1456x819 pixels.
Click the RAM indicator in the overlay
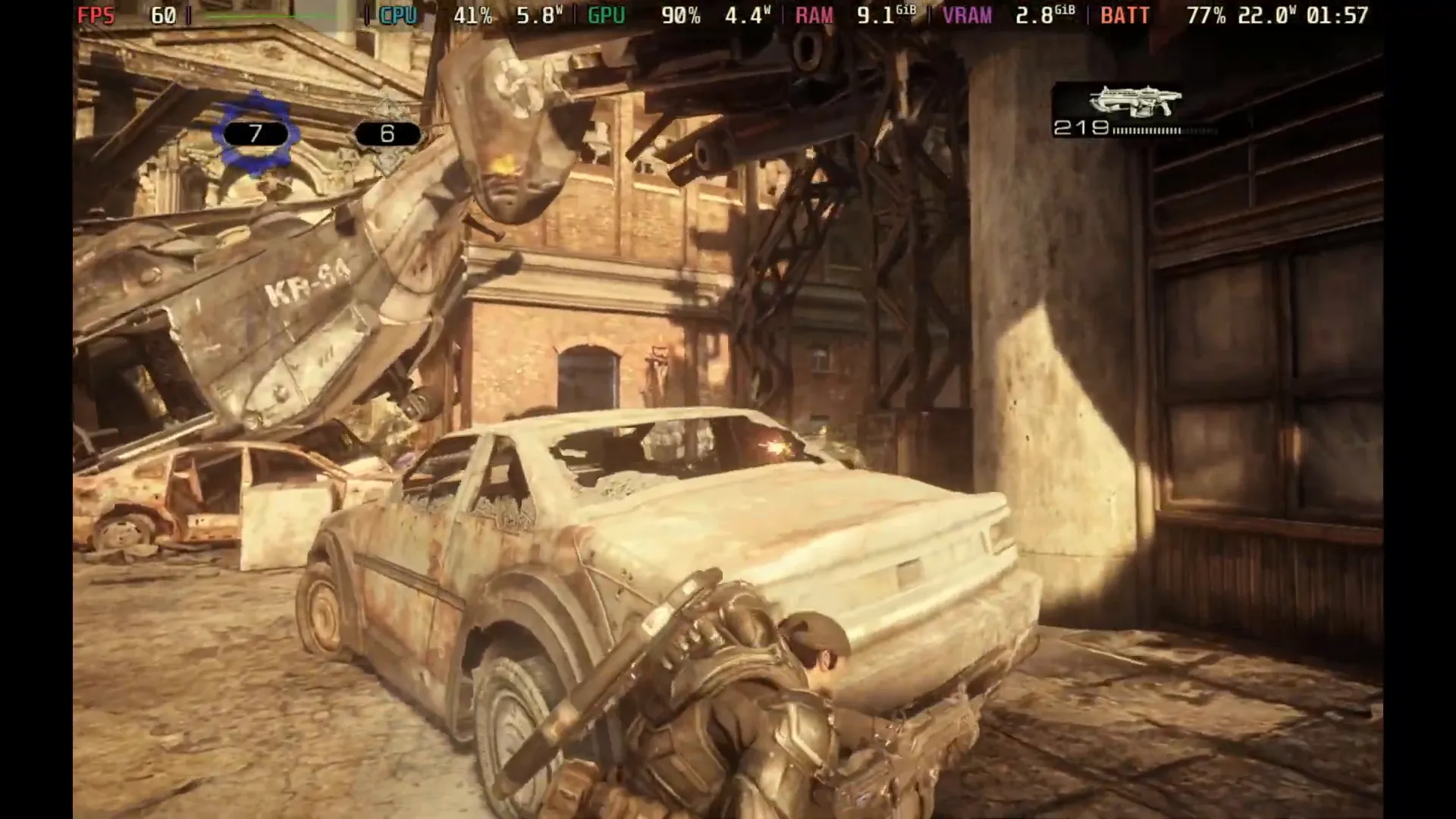[813, 14]
